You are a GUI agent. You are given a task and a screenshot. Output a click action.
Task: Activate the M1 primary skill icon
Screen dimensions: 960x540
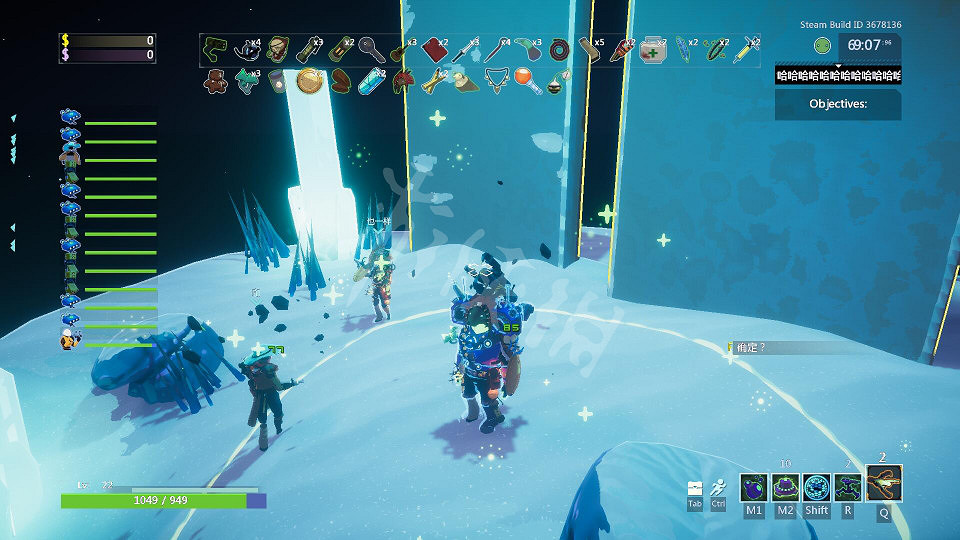click(x=754, y=487)
